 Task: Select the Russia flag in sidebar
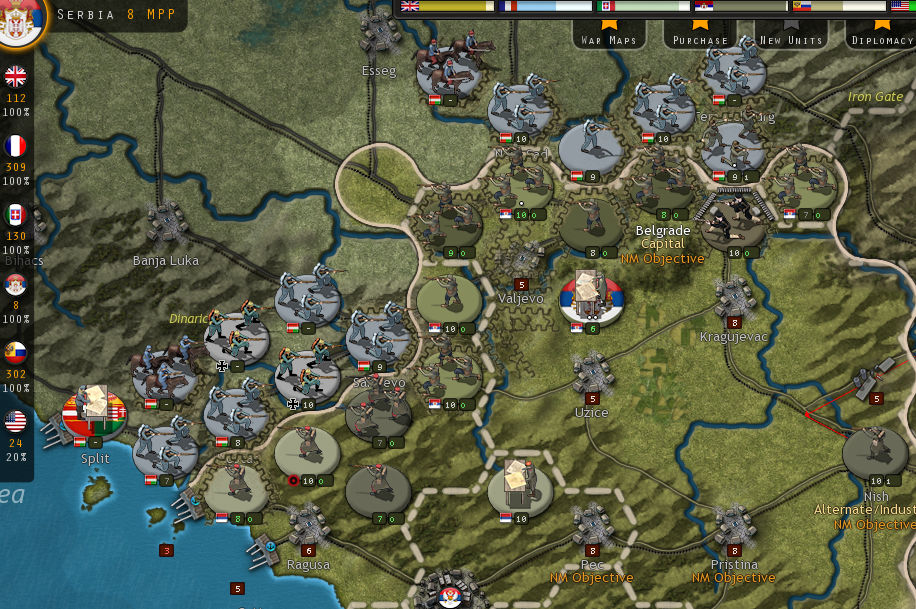tap(16, 353)
